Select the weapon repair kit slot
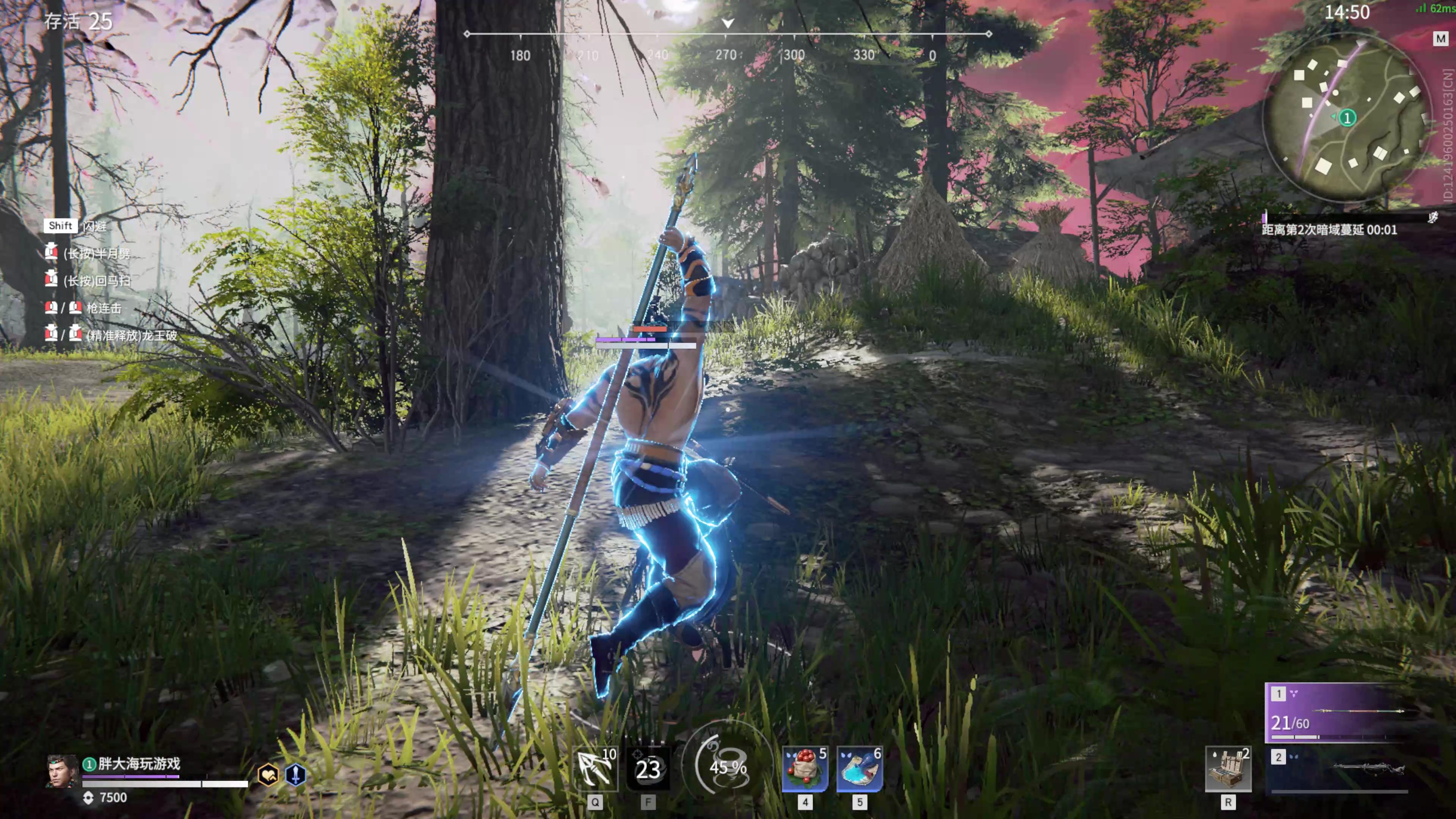The height and width of the screenshot is (819, 1456). pyautogui.click(x=1228, y=769)
